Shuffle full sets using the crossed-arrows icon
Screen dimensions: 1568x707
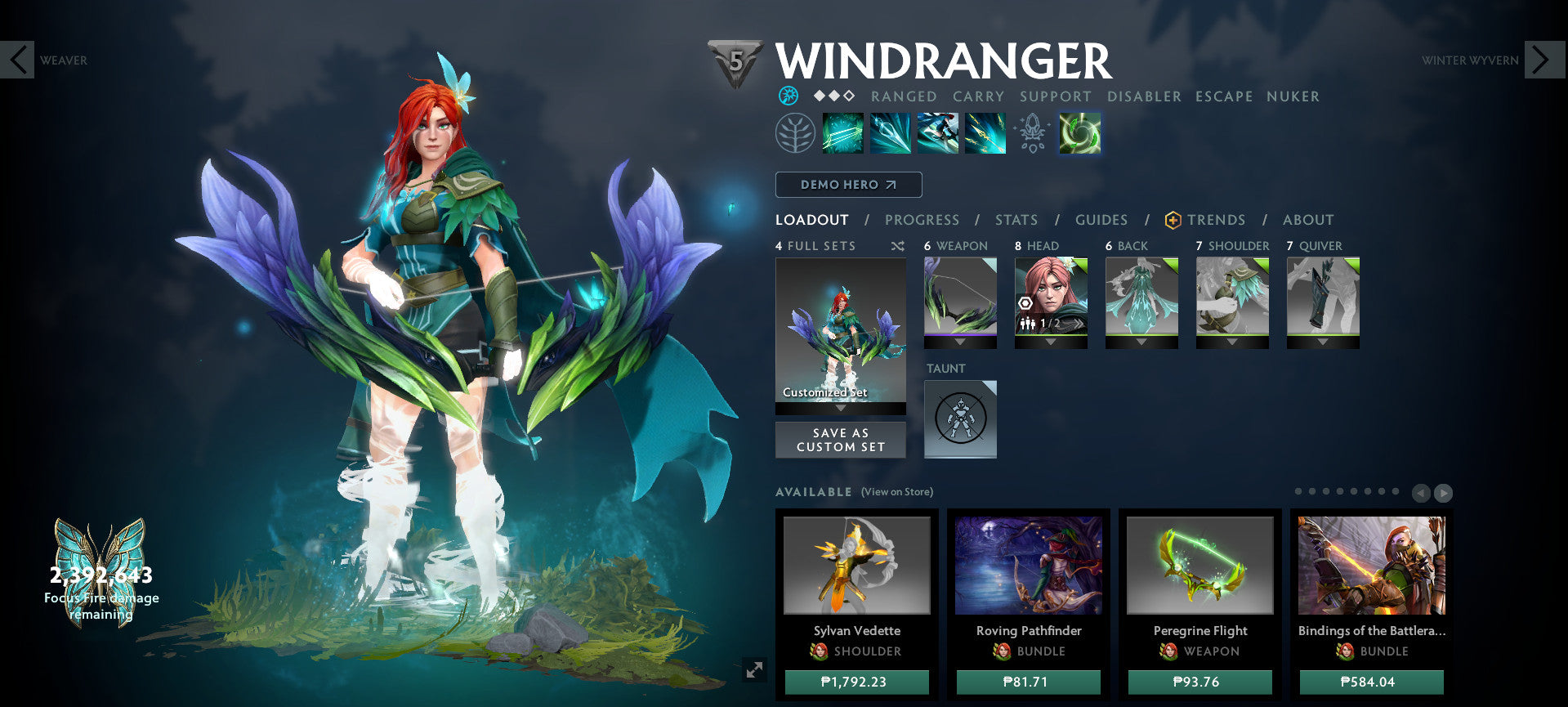896,245
